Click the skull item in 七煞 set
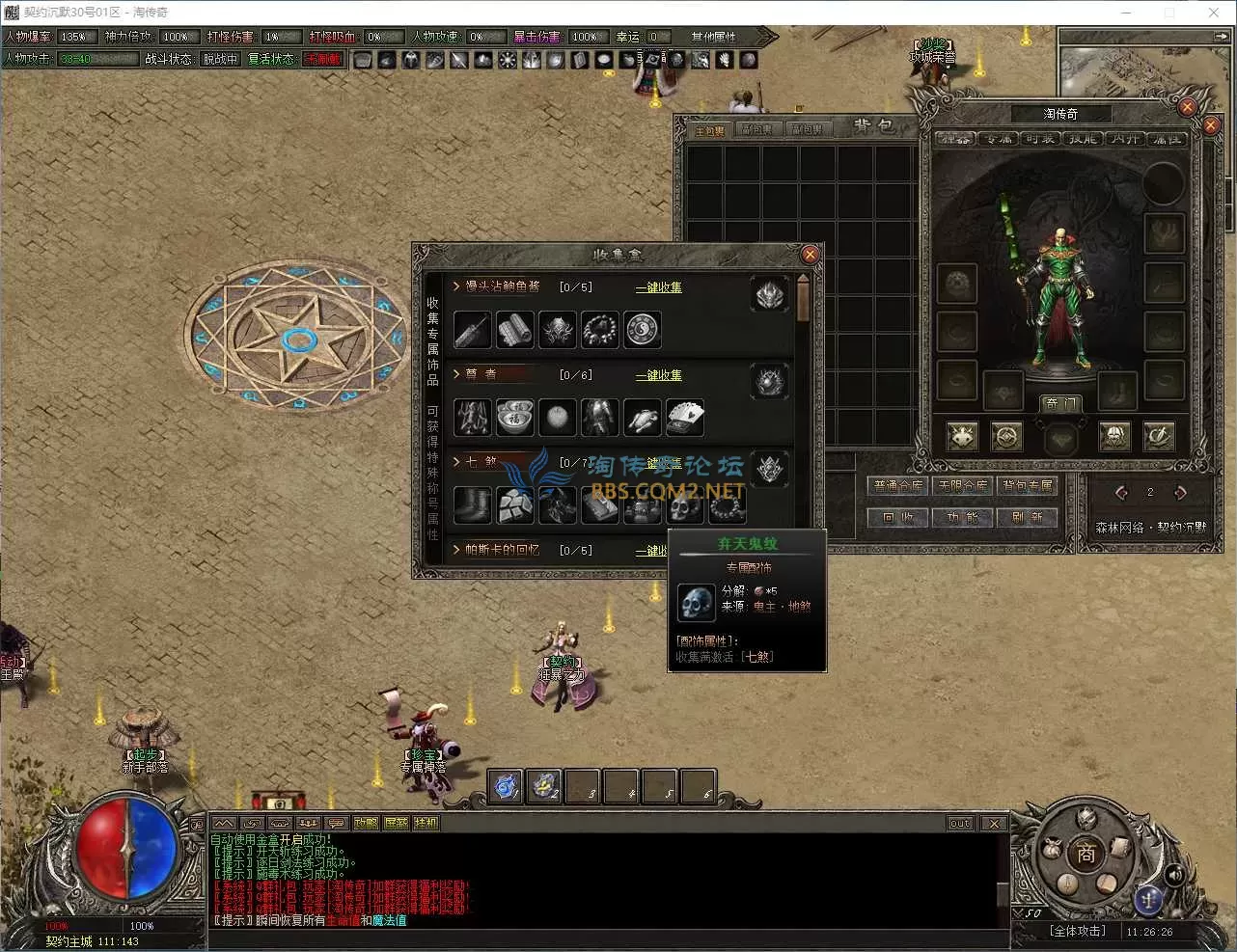This screenshot has height=952, width=1237. [684, 505]
